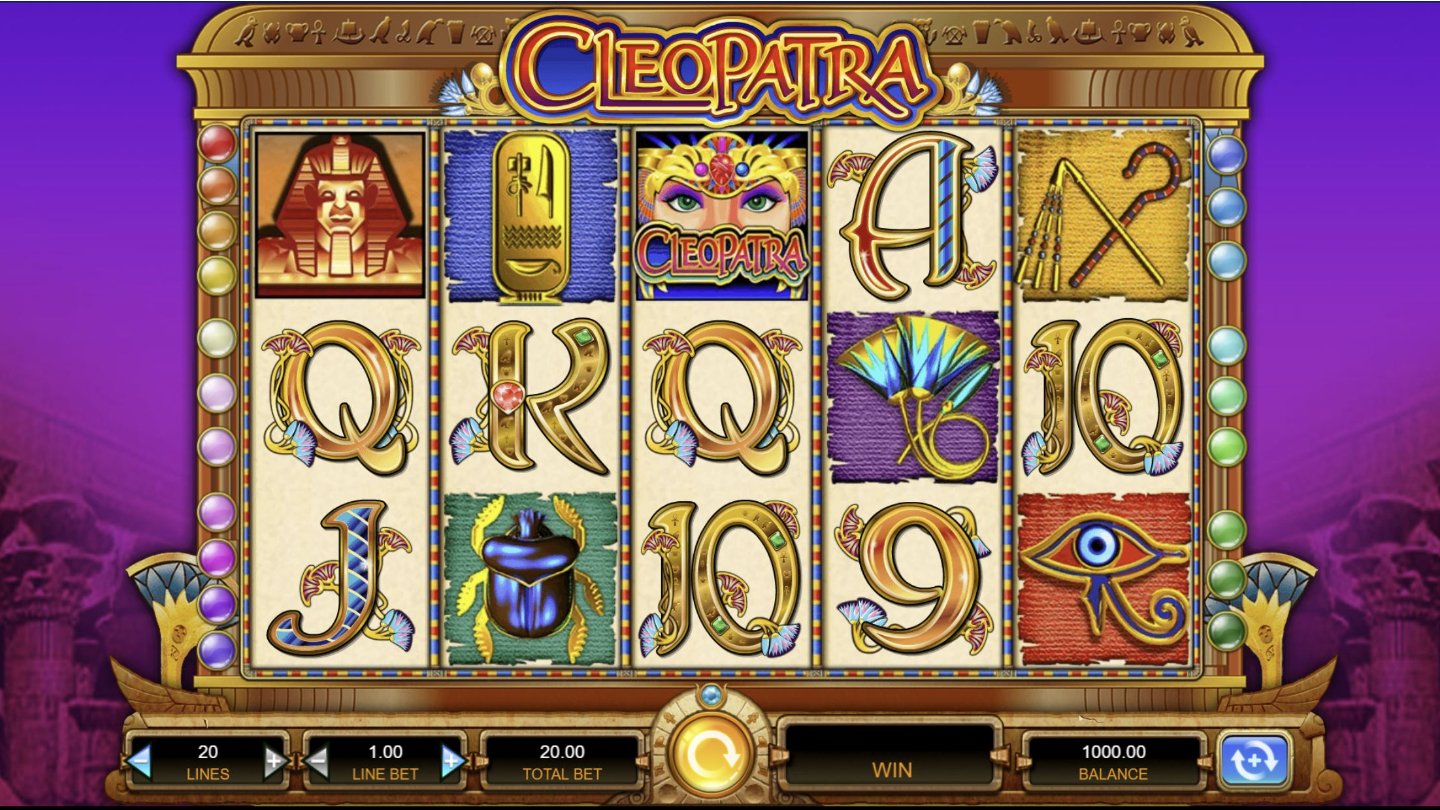Open the blue auto-spin button
Viewport: 1440px width, 810px height.
coord(1254,761)
